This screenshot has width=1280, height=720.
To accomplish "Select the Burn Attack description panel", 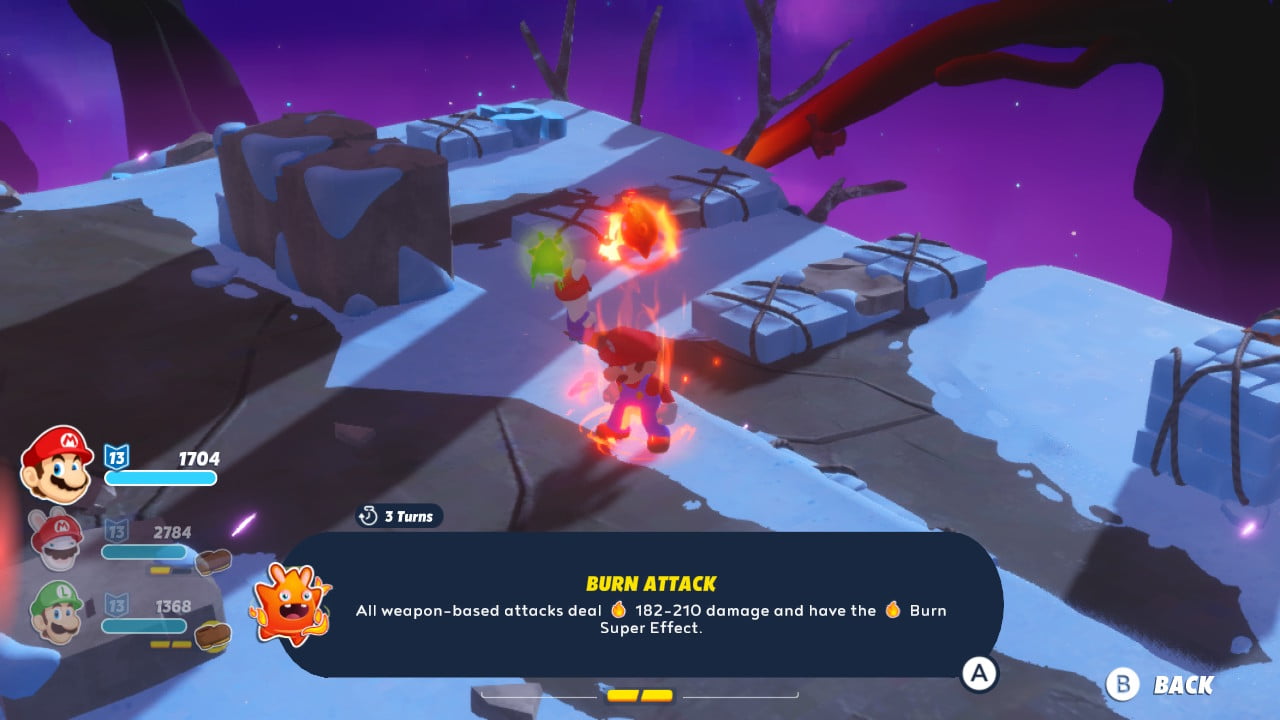I will click(650, 605).
